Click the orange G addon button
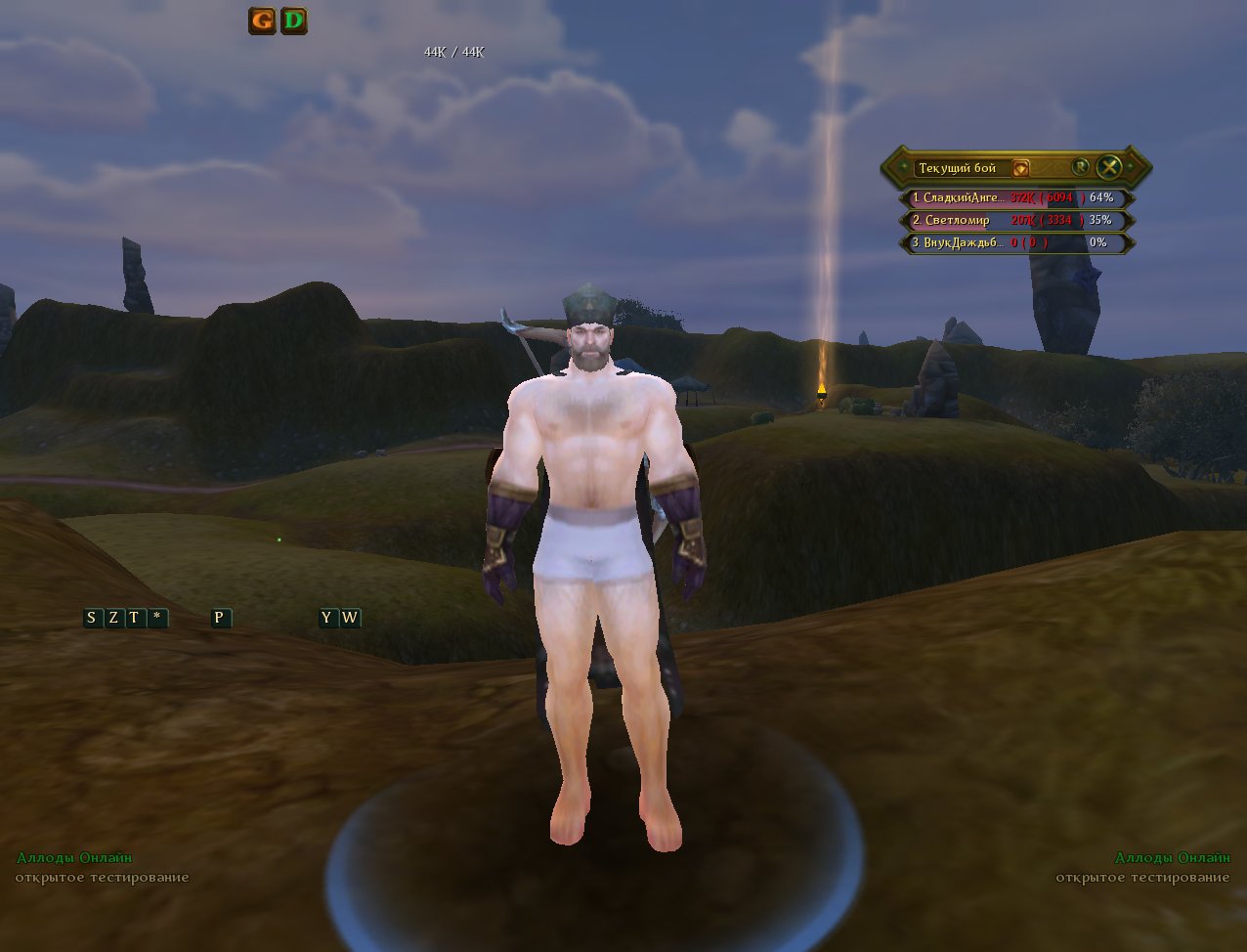The image size is (1247, 952). tap(262, 21)
